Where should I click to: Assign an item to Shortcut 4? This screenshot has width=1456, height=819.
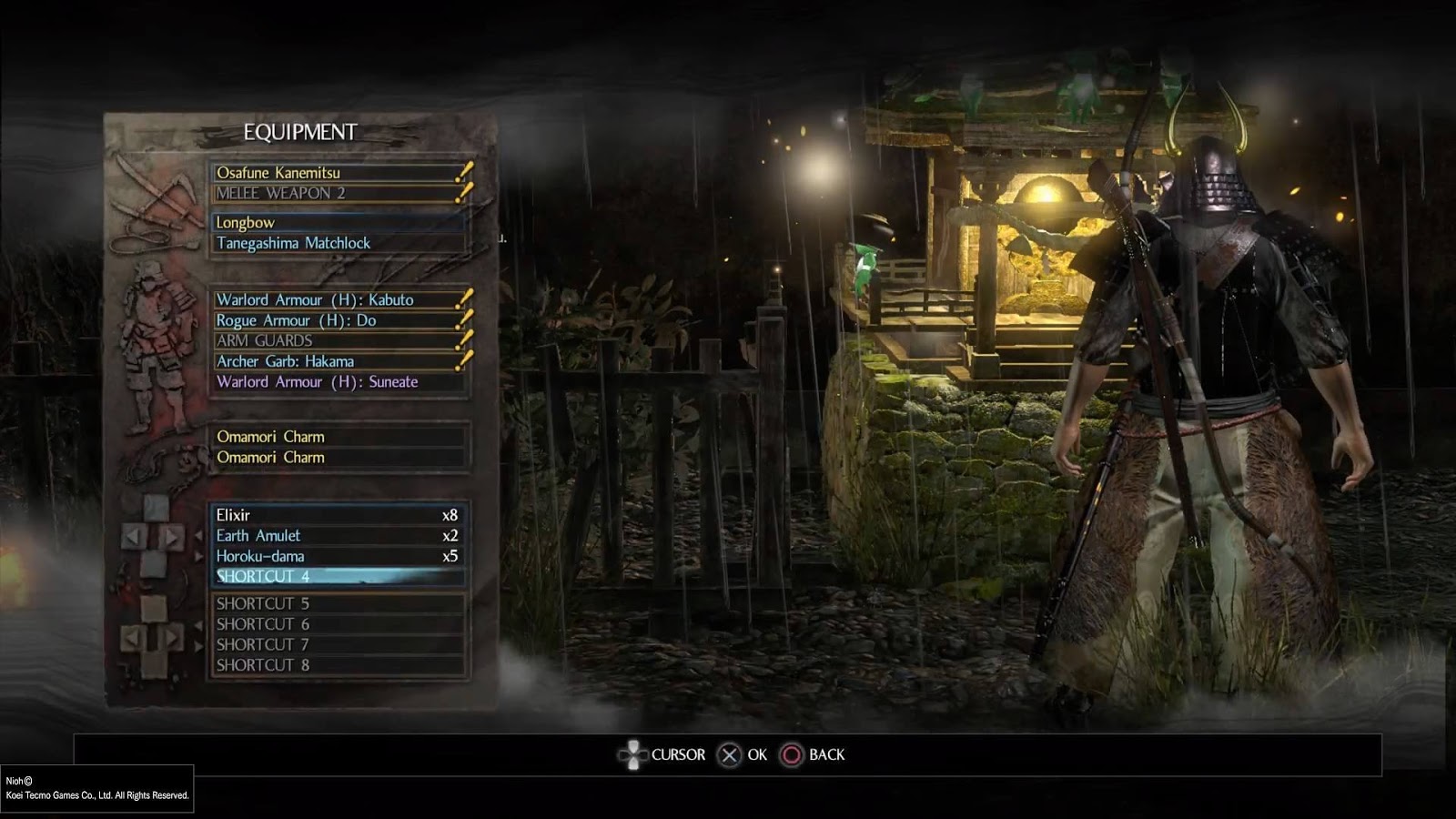tap(337, 576)
